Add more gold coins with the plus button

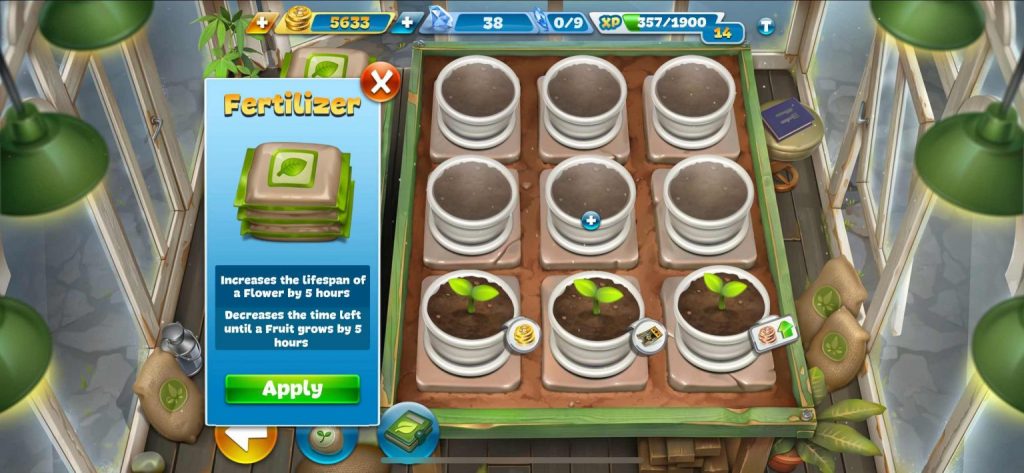(x=262, y=22)
